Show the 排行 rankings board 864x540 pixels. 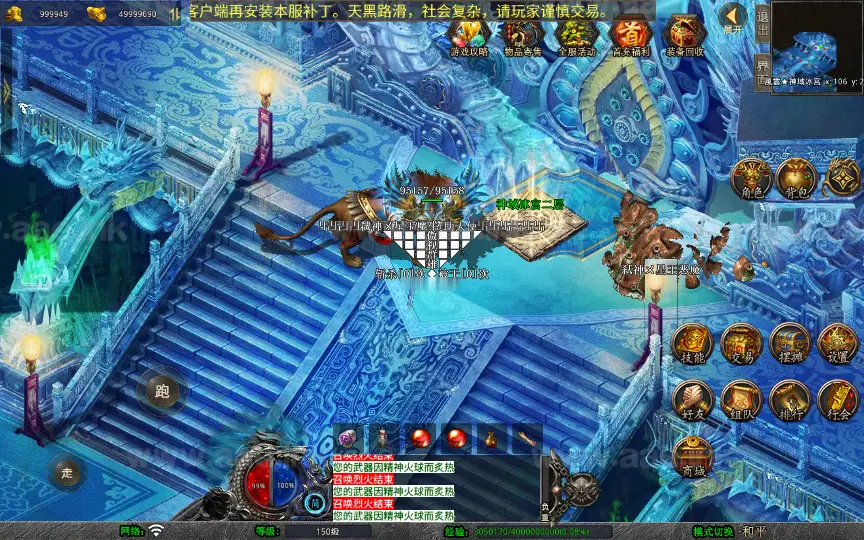click(x=790, y=400)
